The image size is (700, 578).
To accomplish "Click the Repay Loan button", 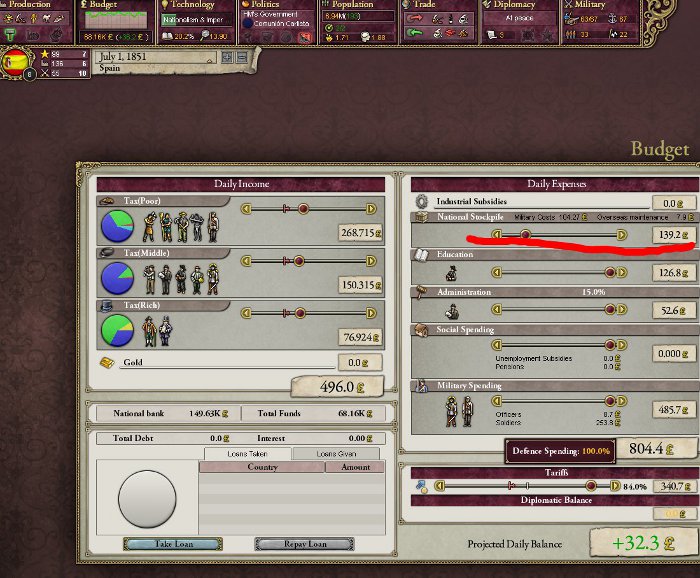I will click(304, 544).
